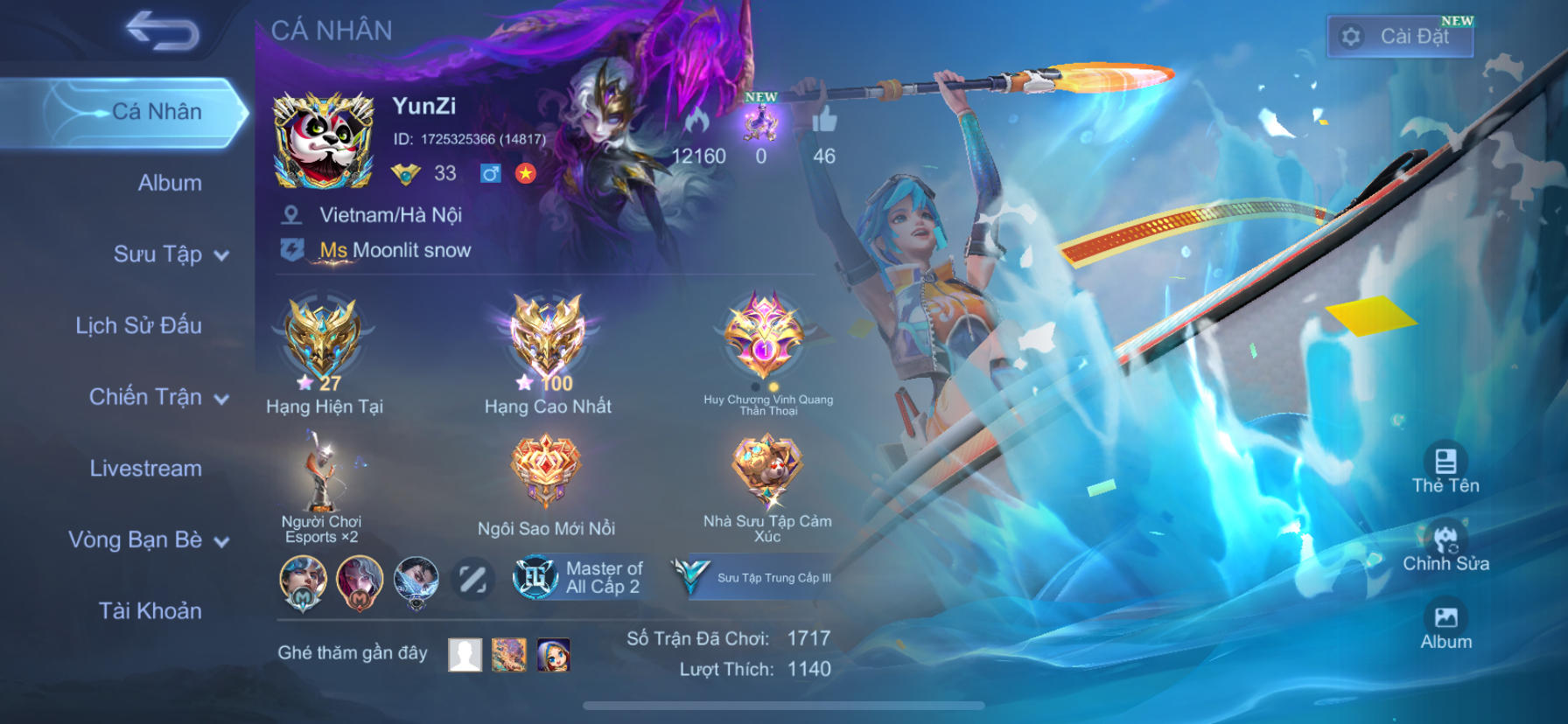Viewport: 1568px width, 724px height.
Task: Switch to the Album sidebar tab
Action: (x=168, y=183)
